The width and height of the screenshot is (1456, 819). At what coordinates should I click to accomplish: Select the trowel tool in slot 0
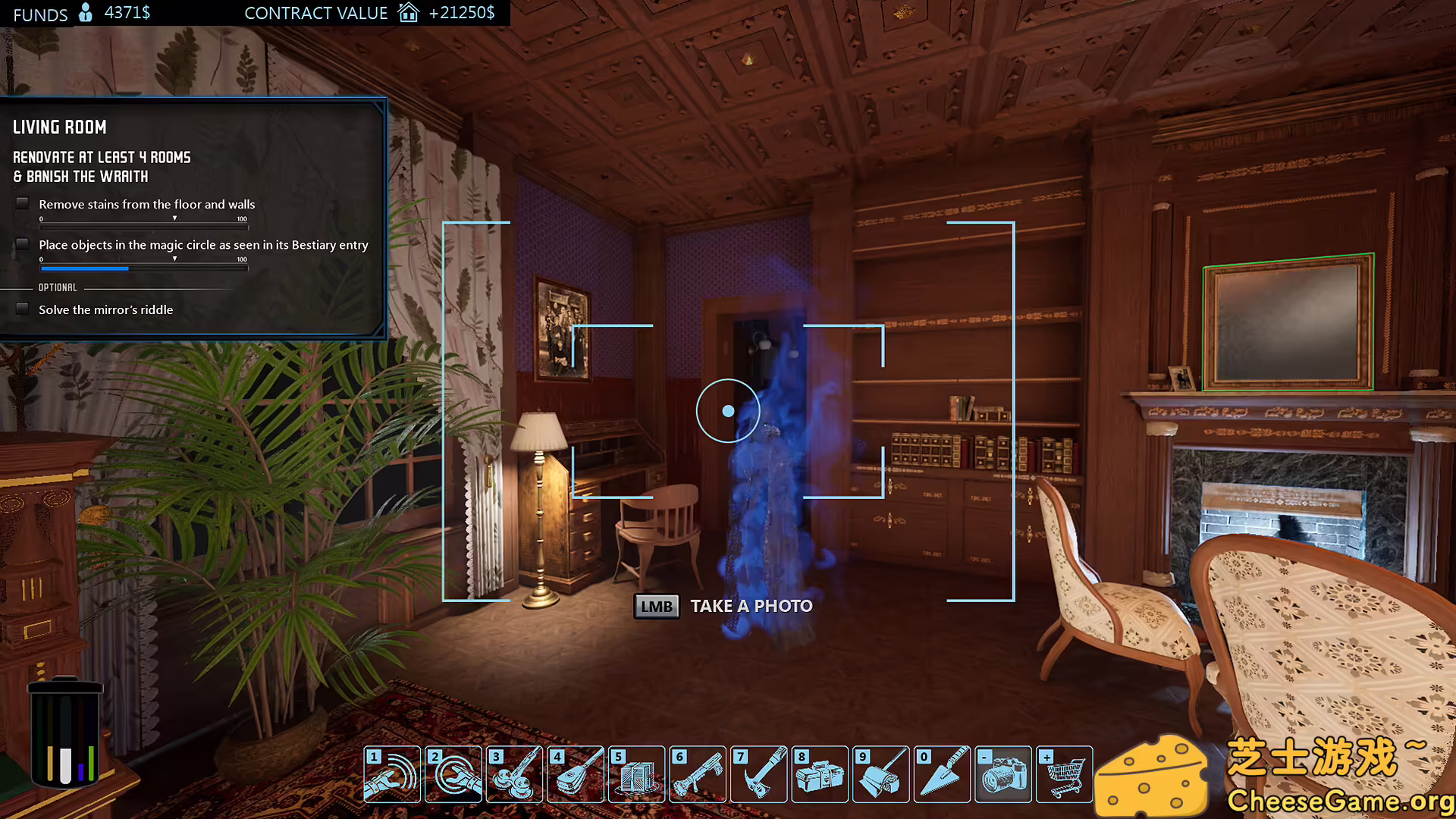pyautogui.click(x=942, y=774)
